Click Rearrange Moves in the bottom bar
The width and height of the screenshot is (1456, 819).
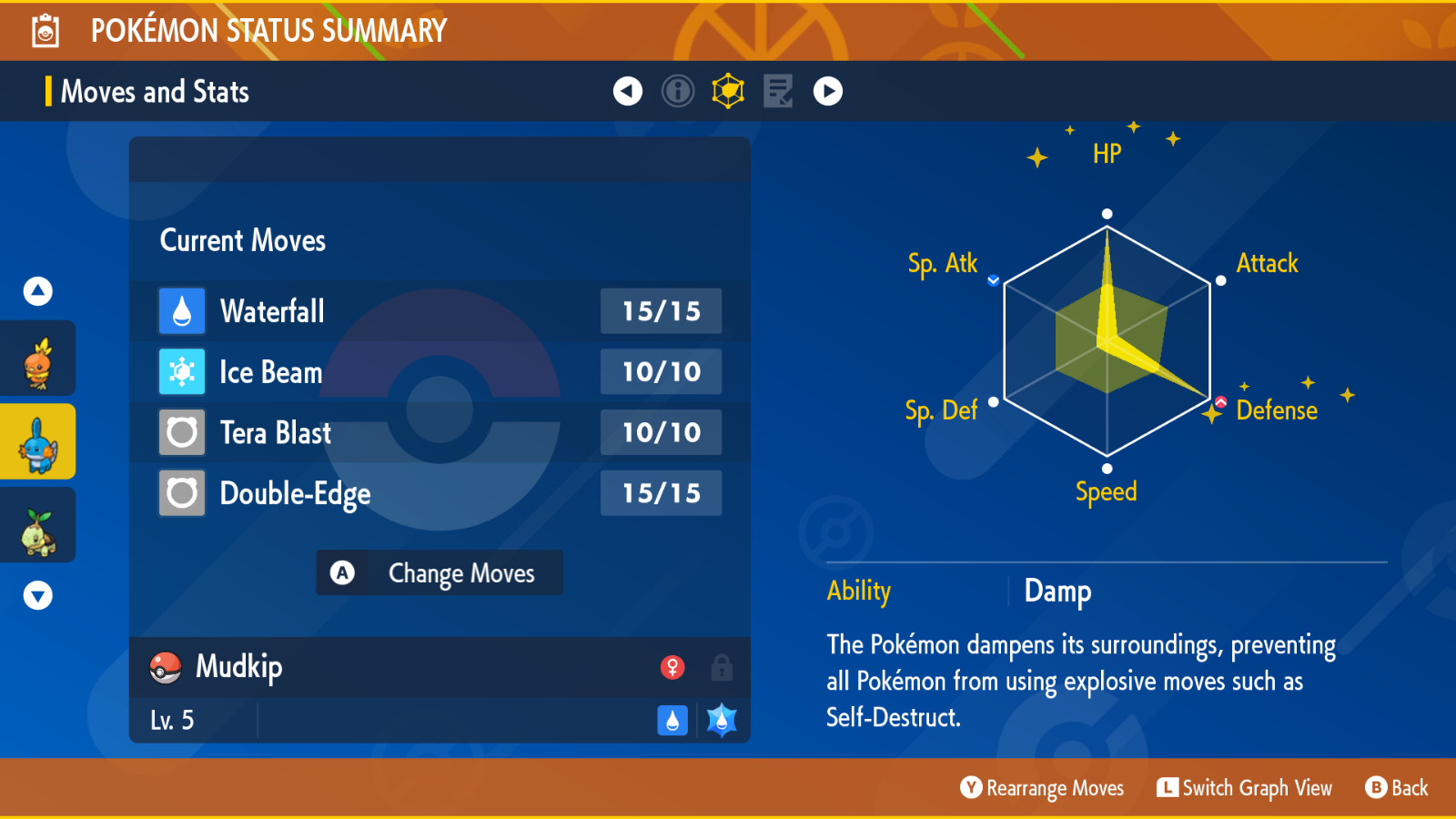pyautogui.click(x=1043, y=788)
